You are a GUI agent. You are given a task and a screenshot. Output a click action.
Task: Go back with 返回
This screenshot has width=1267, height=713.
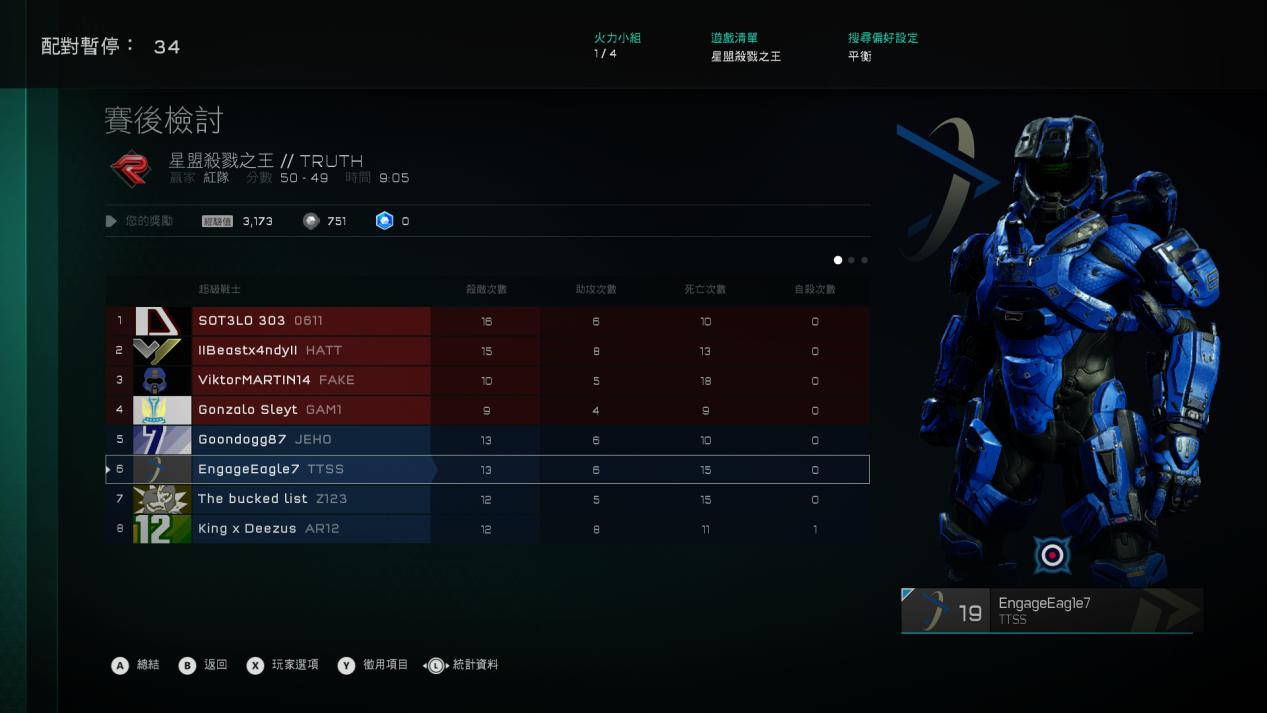point(204,665)
